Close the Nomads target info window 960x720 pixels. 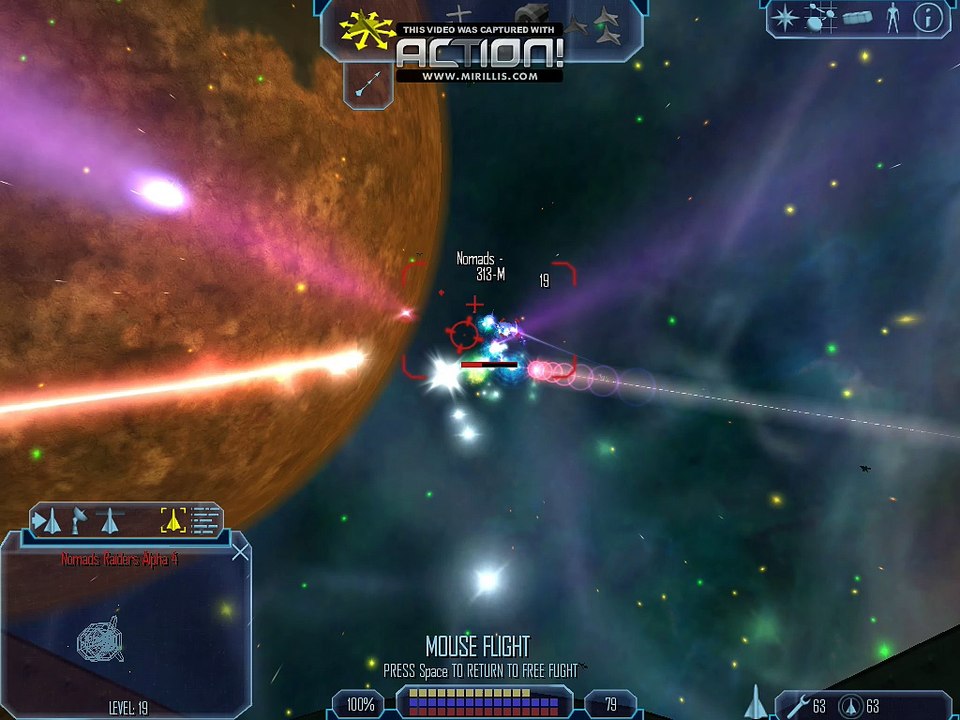click(240, 551)
